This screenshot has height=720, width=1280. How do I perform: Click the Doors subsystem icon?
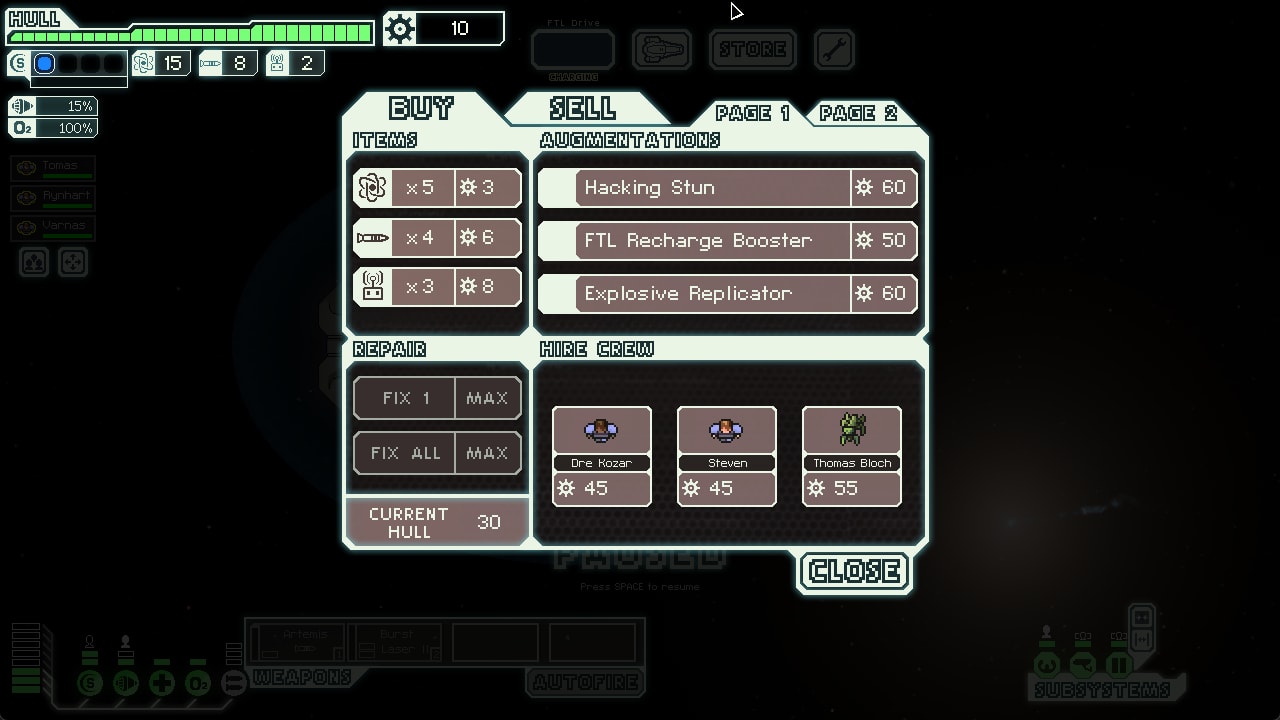(x=1118, y=664)
